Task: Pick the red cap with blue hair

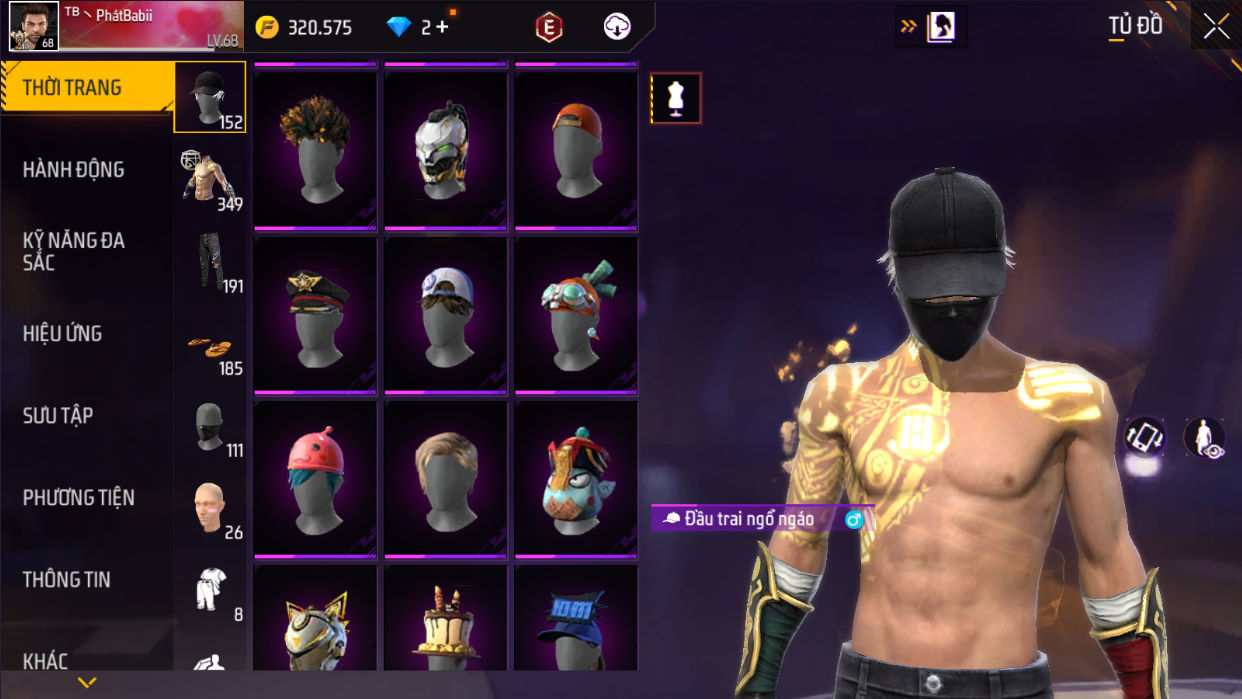Action: point(315,479)
